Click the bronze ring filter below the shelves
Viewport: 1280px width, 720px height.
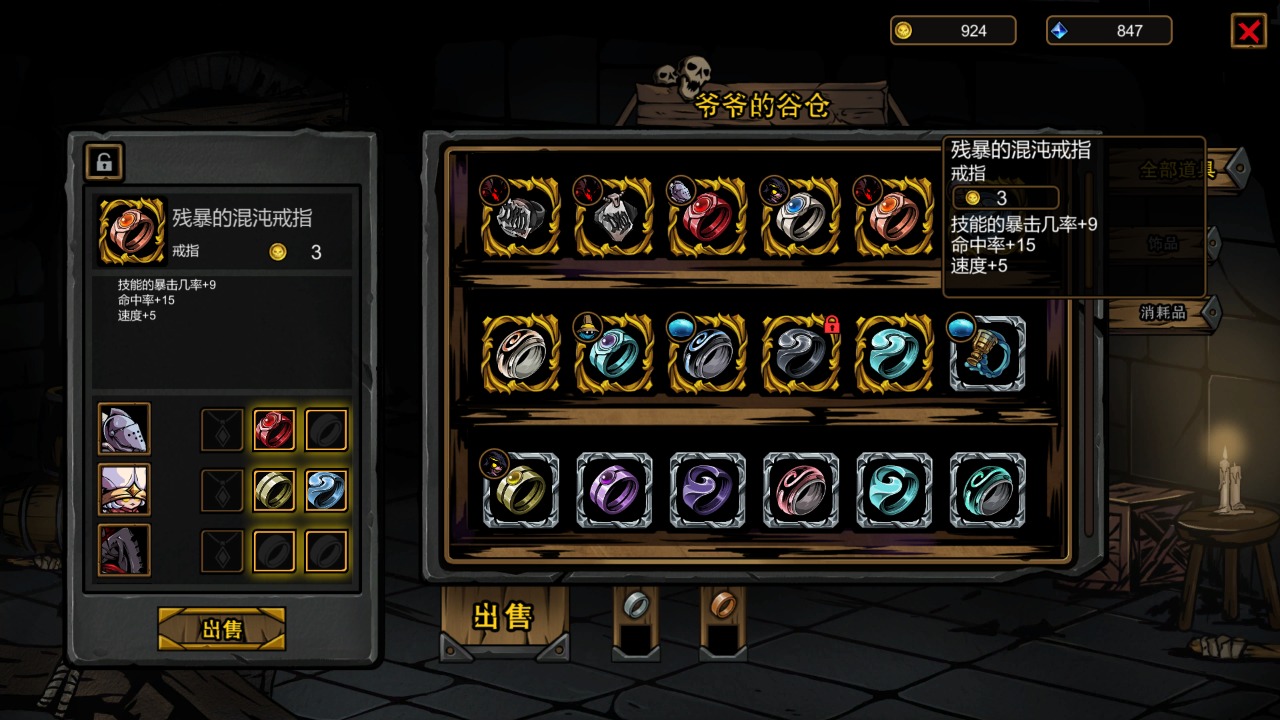(723, 605)
